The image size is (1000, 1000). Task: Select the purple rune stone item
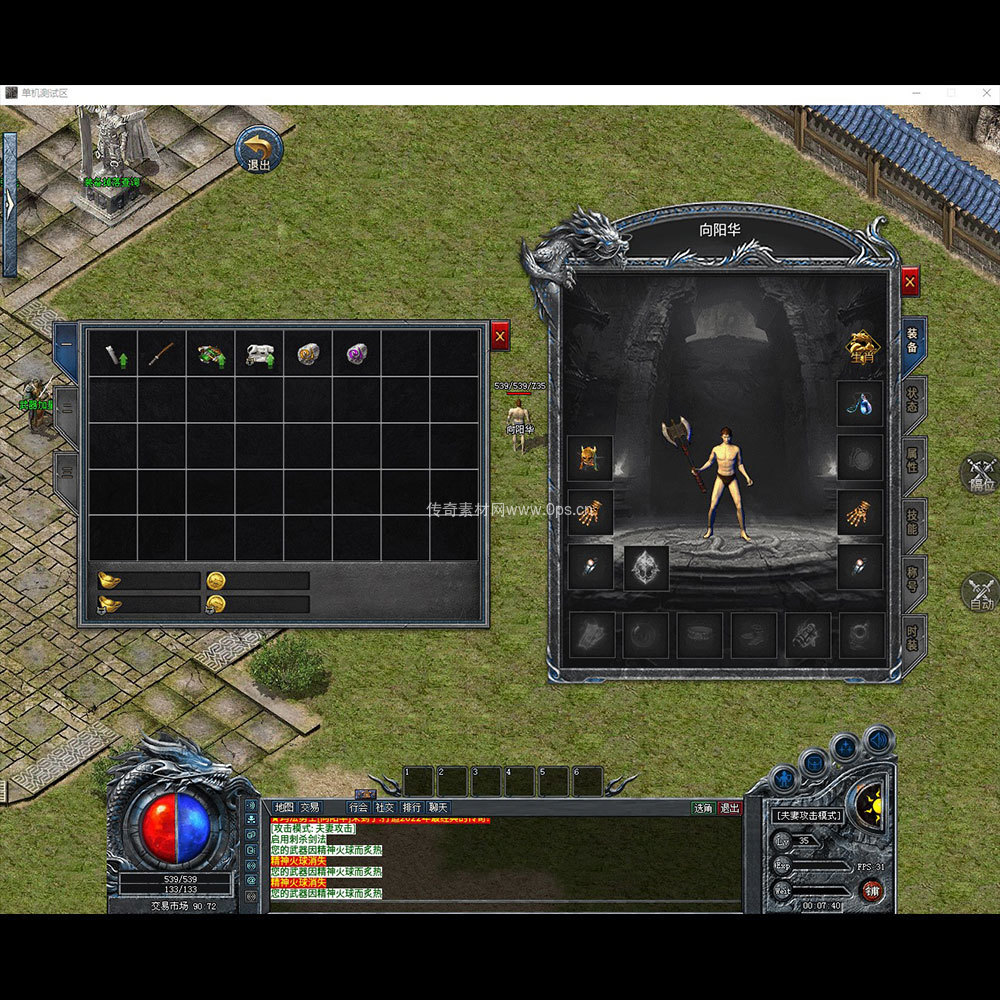357,353
